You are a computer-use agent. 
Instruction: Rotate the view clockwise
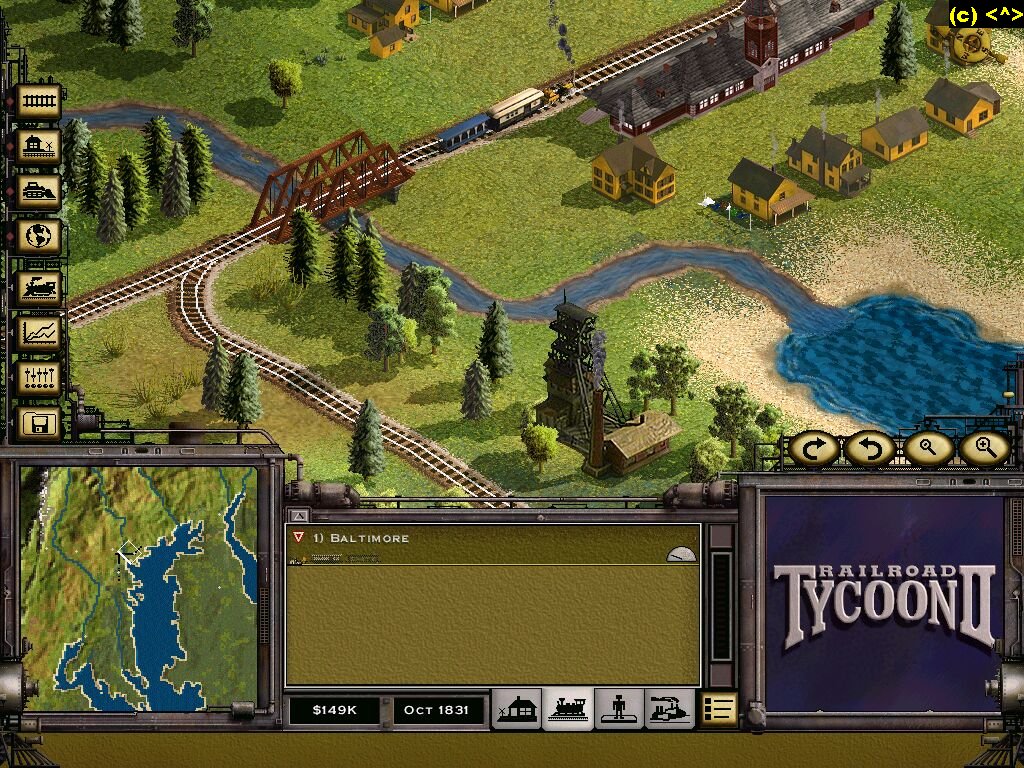pyautogui.click(x=814, y=449)
